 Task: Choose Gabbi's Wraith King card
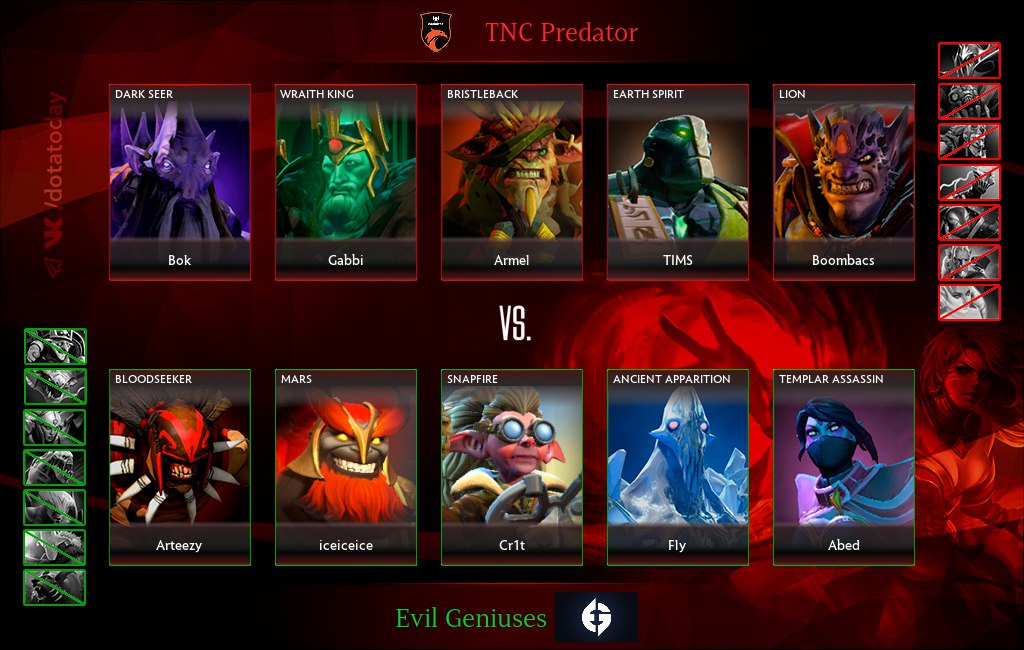click(346, 182)
